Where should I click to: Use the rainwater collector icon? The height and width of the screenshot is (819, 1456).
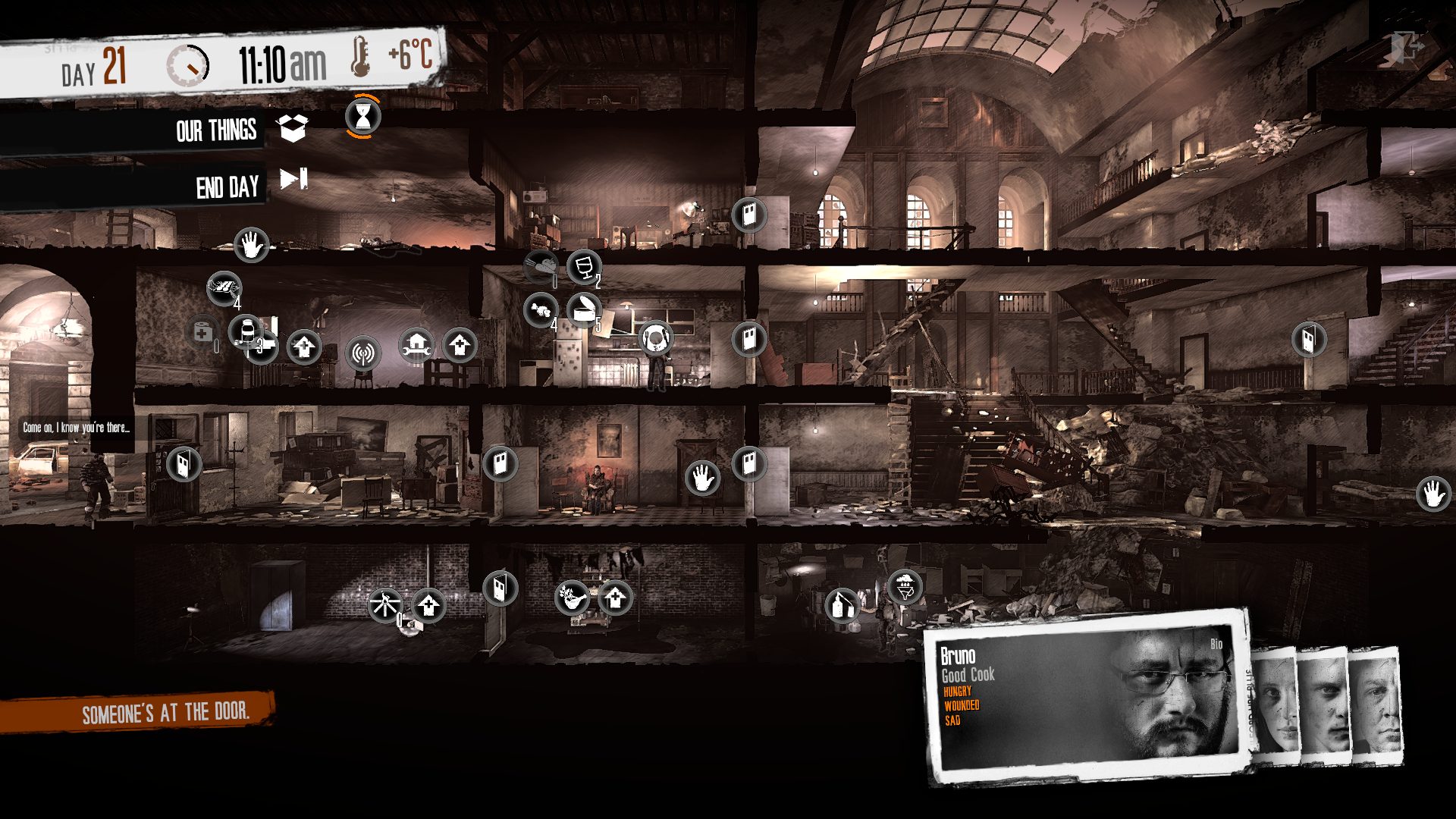904,586
